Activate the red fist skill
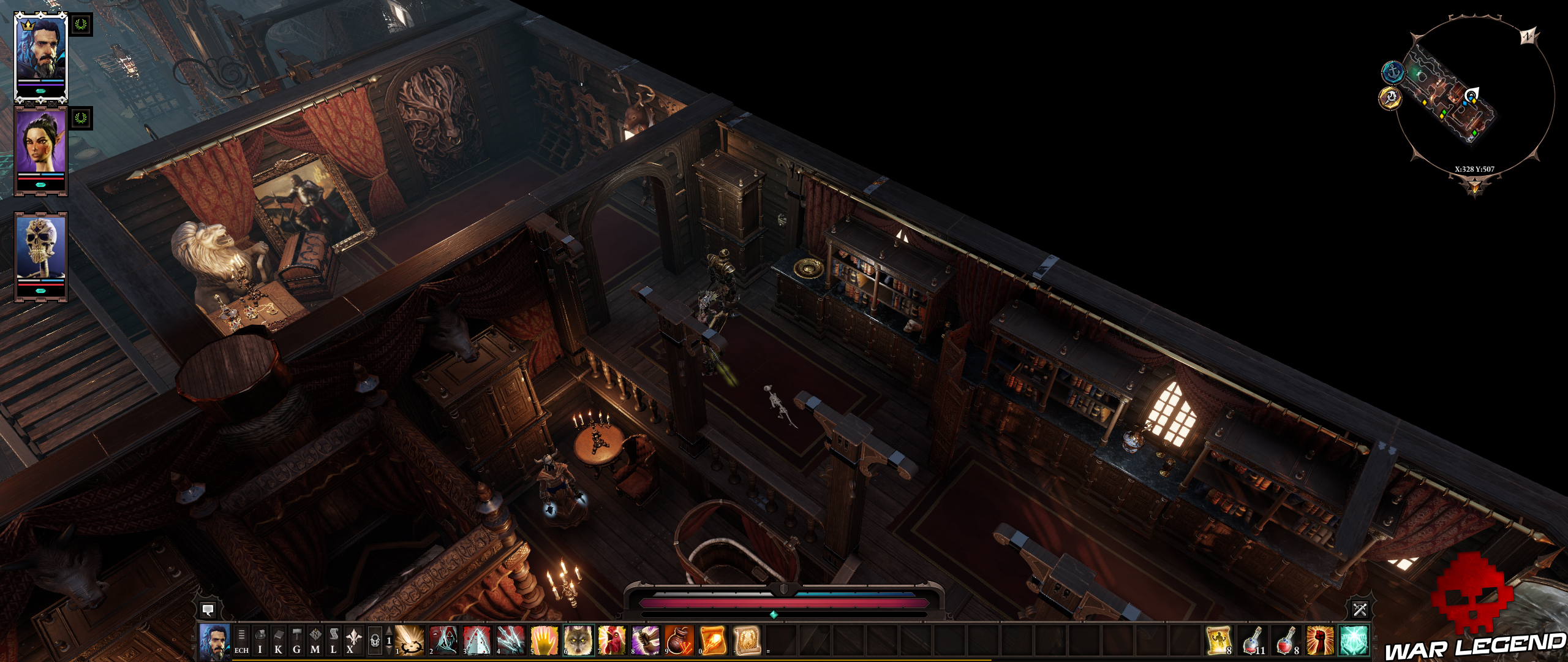Viewport: 1568px width, 662px height. pos(1319,641)
